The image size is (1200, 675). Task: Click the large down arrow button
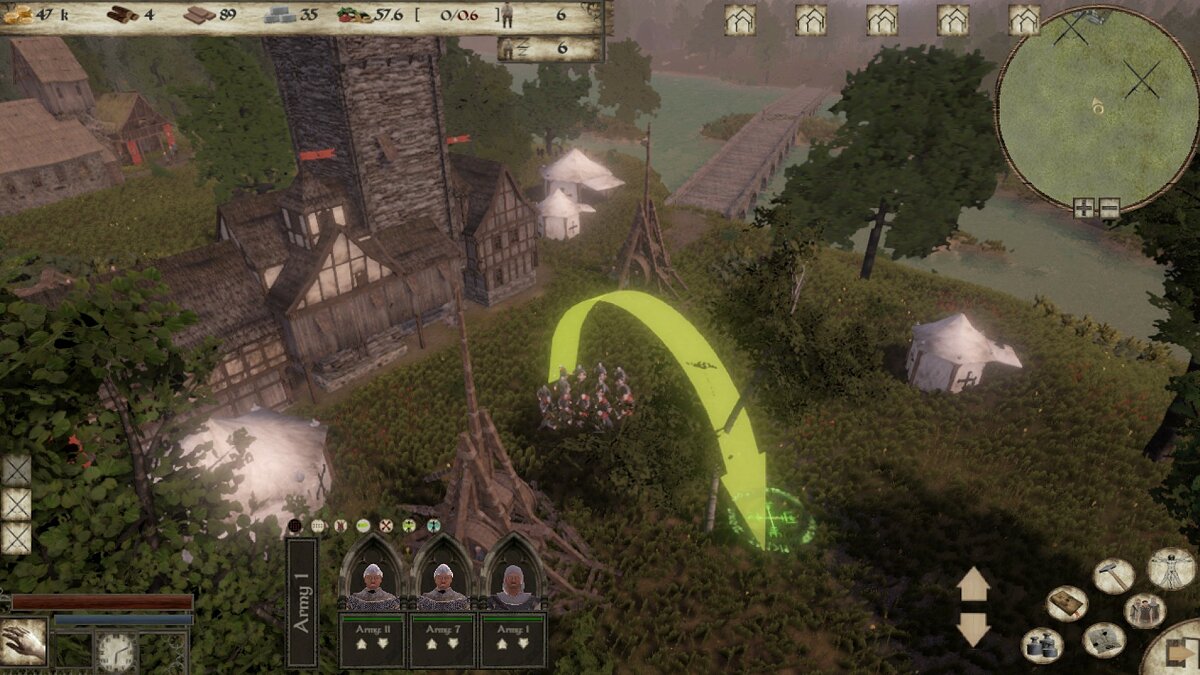click(973, 628)
